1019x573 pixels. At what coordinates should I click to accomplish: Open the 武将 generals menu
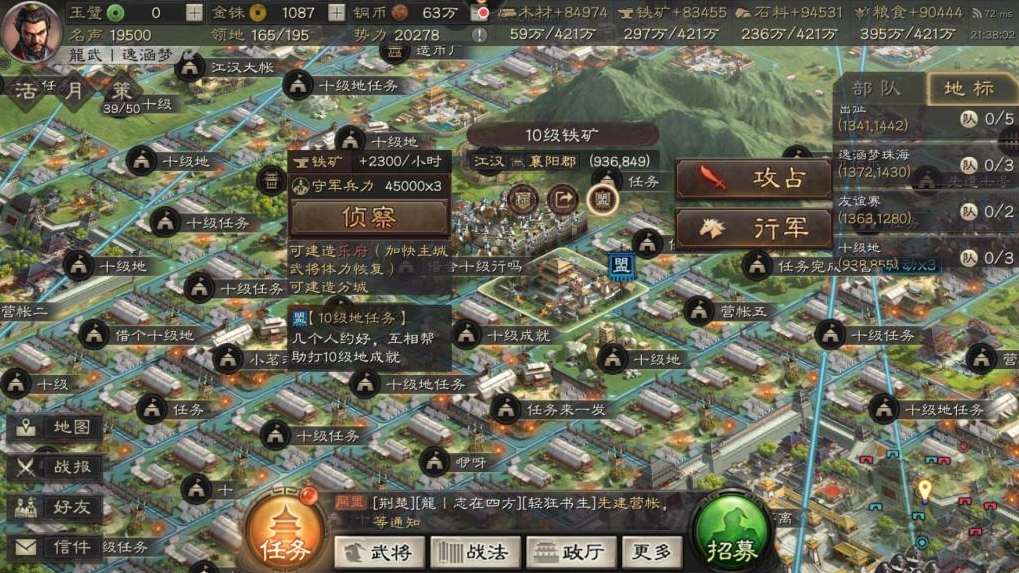click(x=378, y=551)
